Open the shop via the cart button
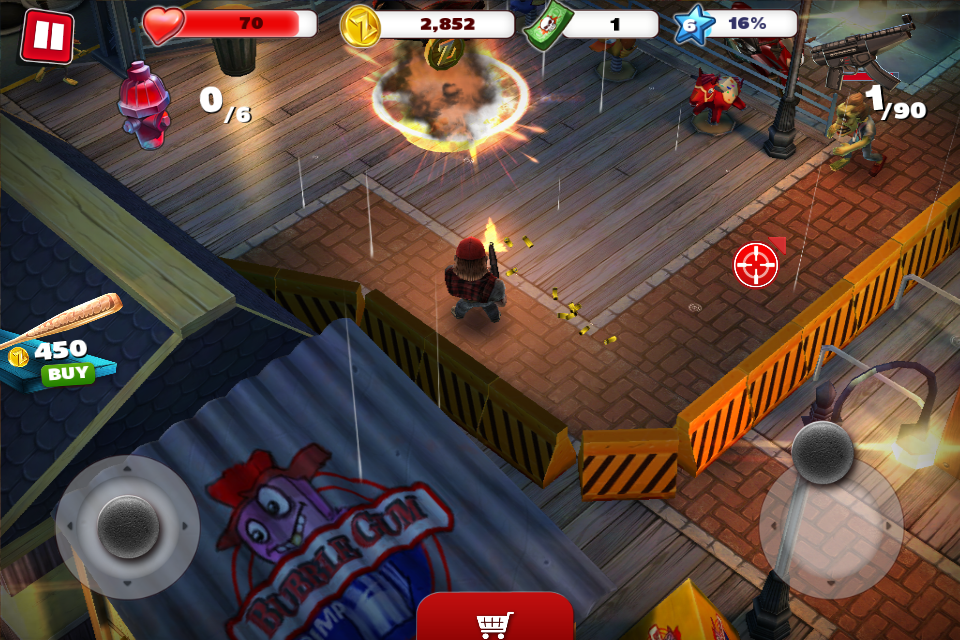Screen dimensions: 960x640 pyautogui.click(x=495, y=620)
